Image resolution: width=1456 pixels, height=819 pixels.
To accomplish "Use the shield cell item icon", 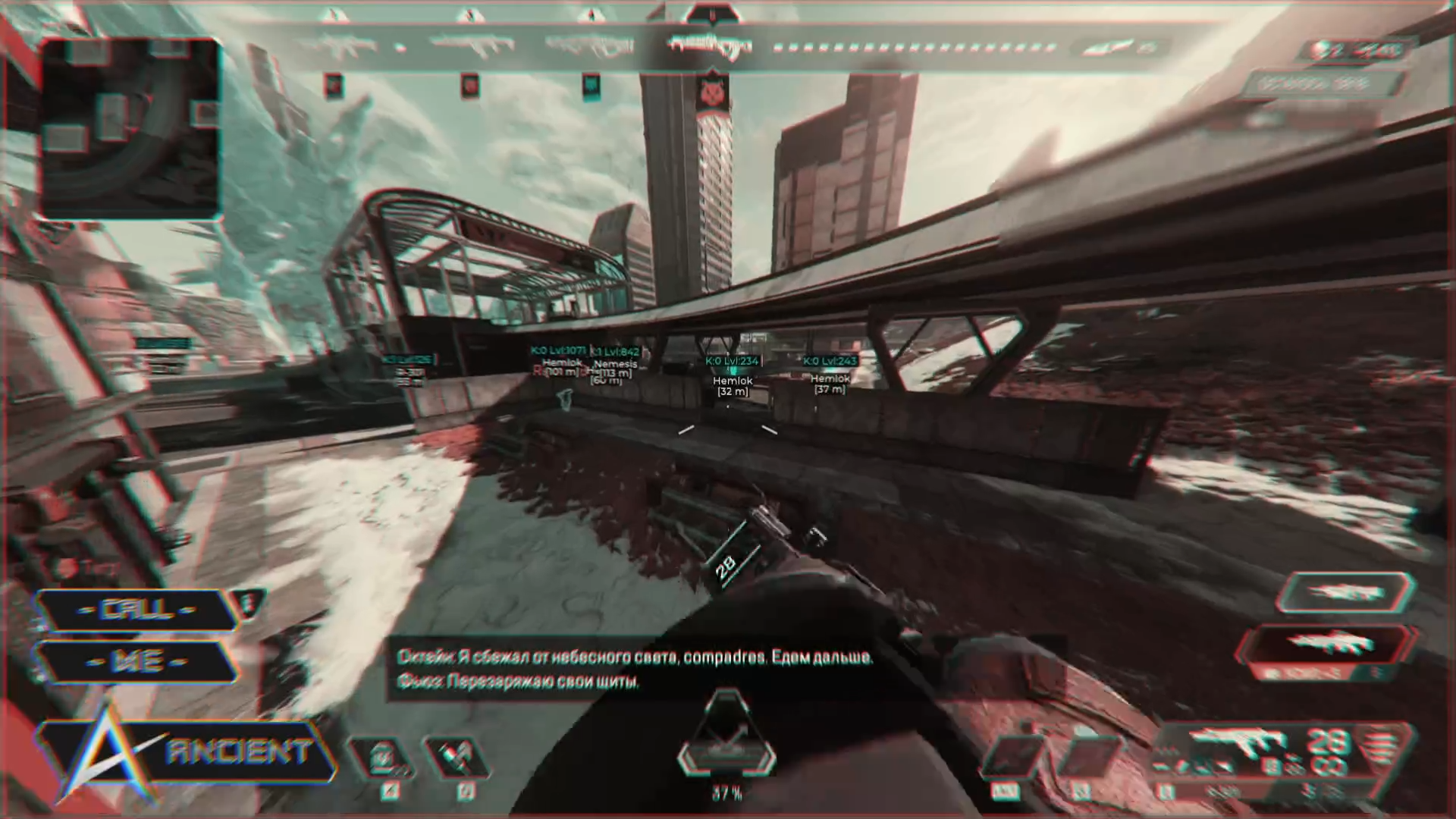I will coord(381,758).
